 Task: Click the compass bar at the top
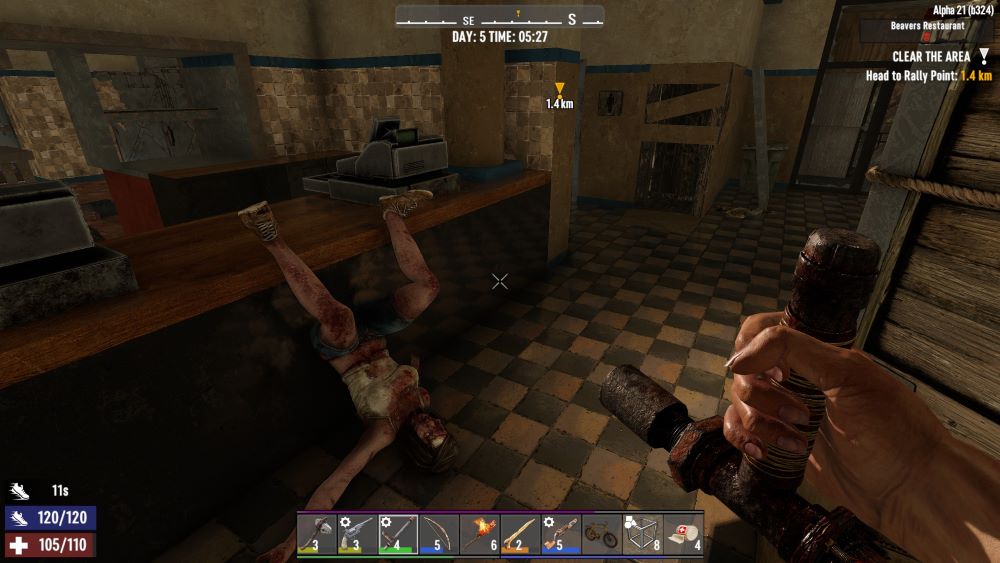(500, 18)
